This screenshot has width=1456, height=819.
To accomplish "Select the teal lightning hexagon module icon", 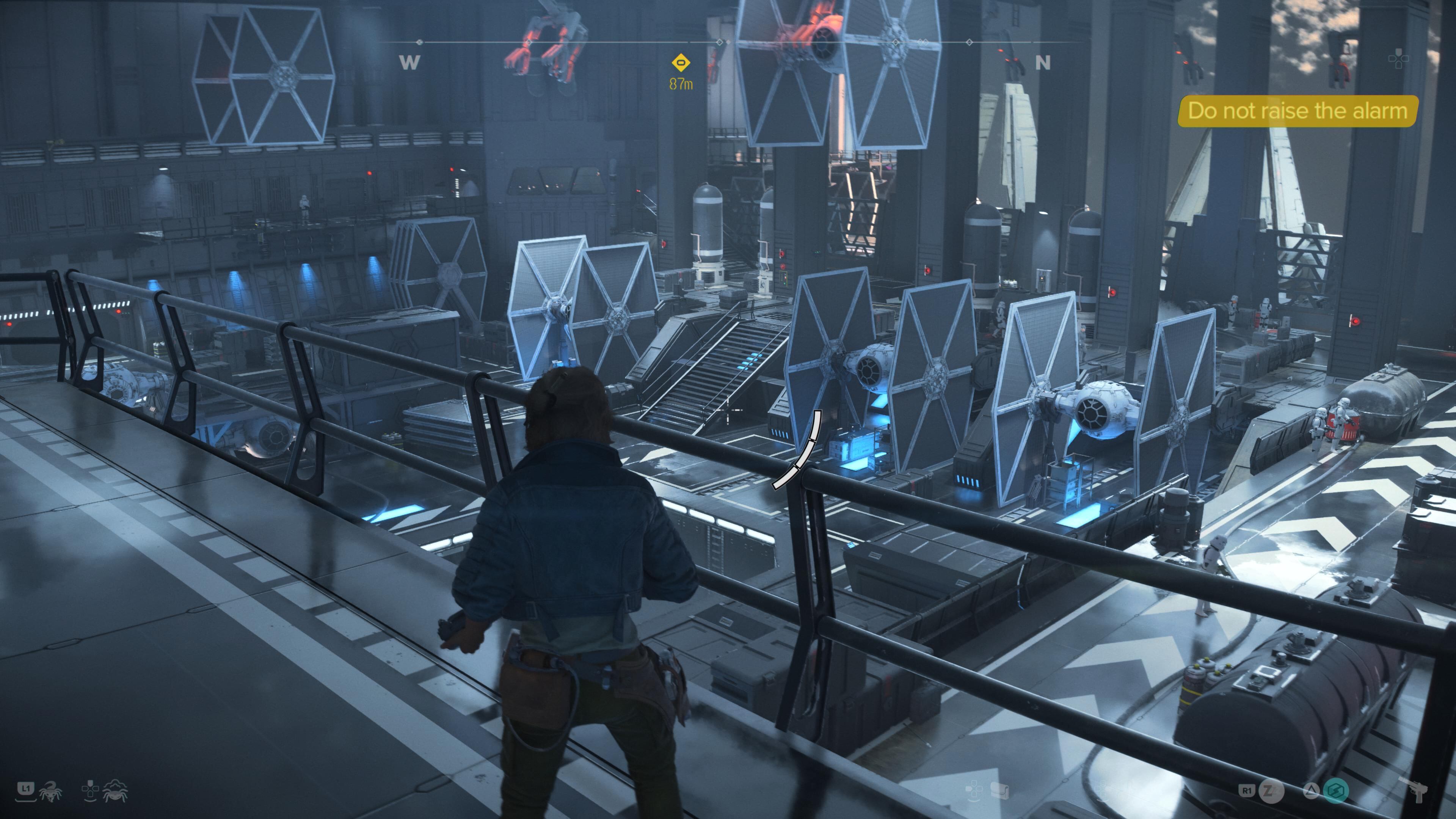I will pos(1336,790).
